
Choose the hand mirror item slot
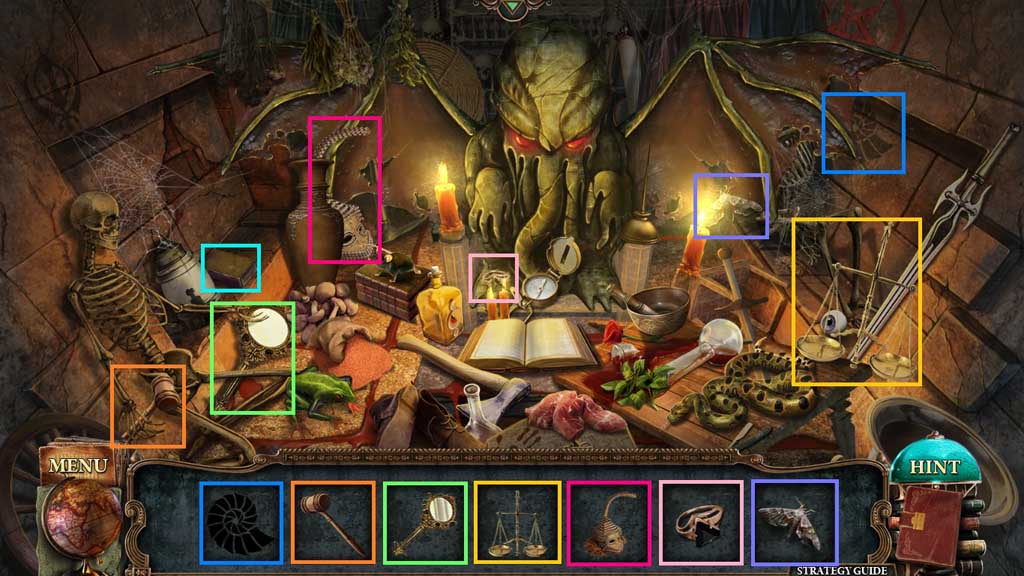click(x=425, y=523)
